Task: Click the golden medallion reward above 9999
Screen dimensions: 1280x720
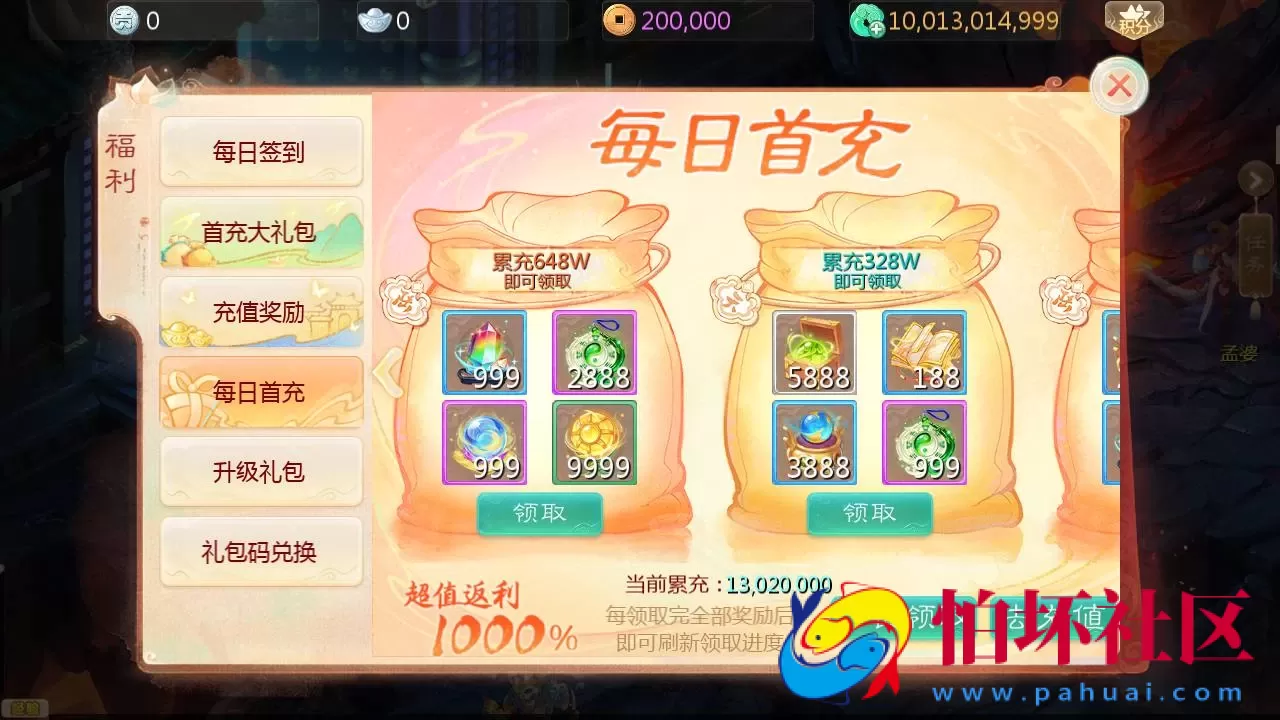Action: [594, 442]
